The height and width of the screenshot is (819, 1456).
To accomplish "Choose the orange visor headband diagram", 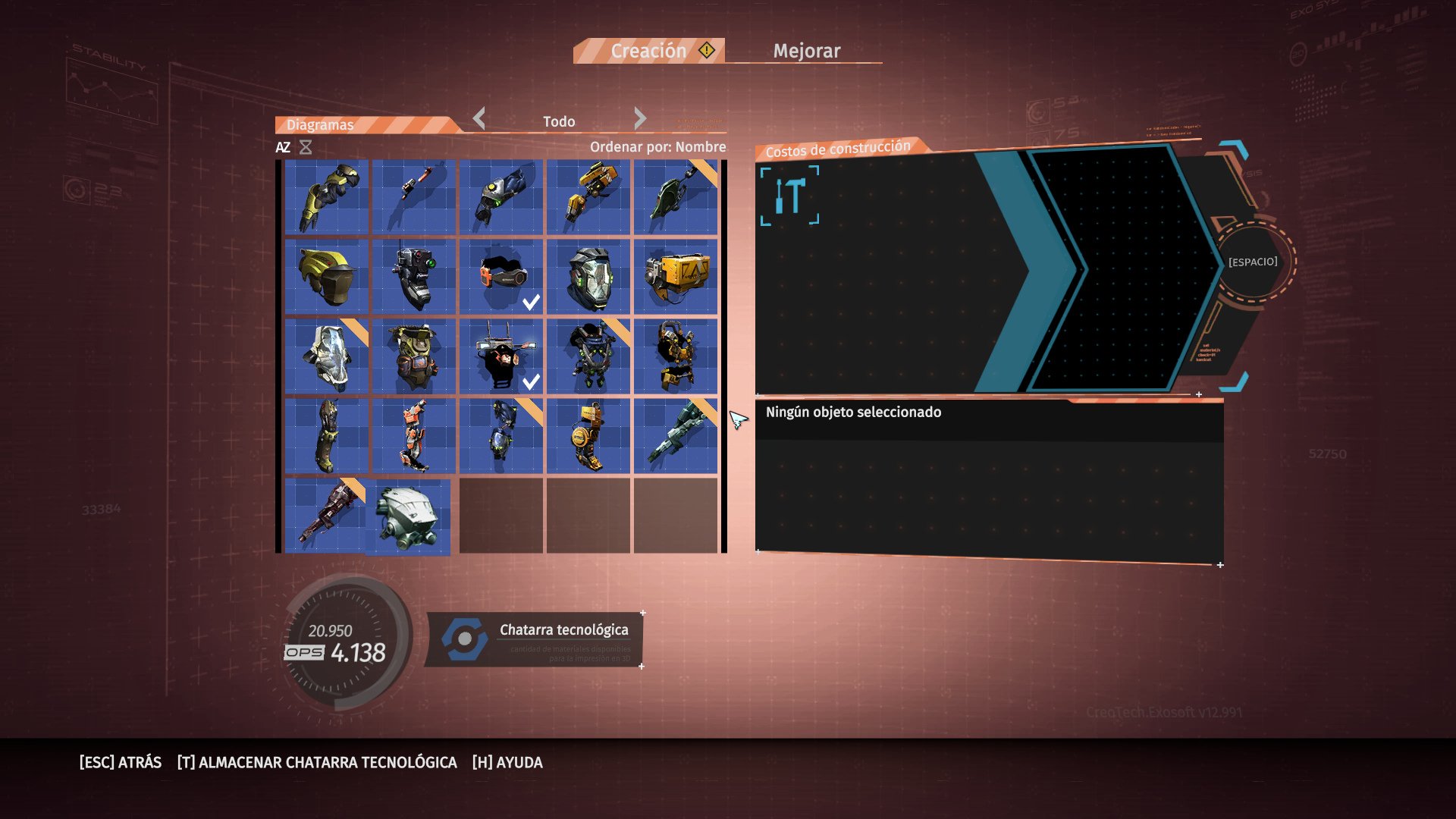I will (x=501, y=277).
